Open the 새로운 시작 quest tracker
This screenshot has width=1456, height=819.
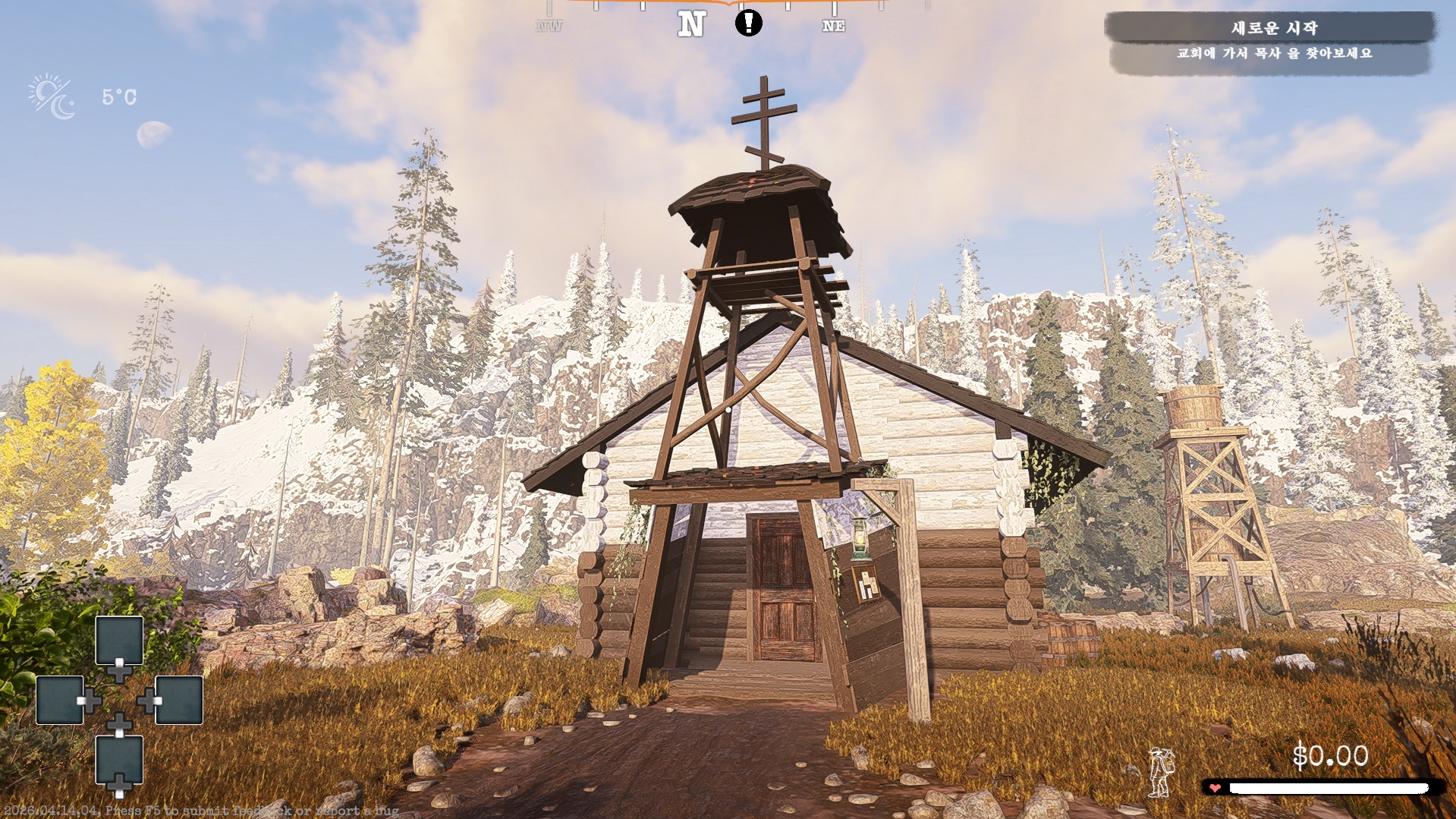tap(1272, 29)
